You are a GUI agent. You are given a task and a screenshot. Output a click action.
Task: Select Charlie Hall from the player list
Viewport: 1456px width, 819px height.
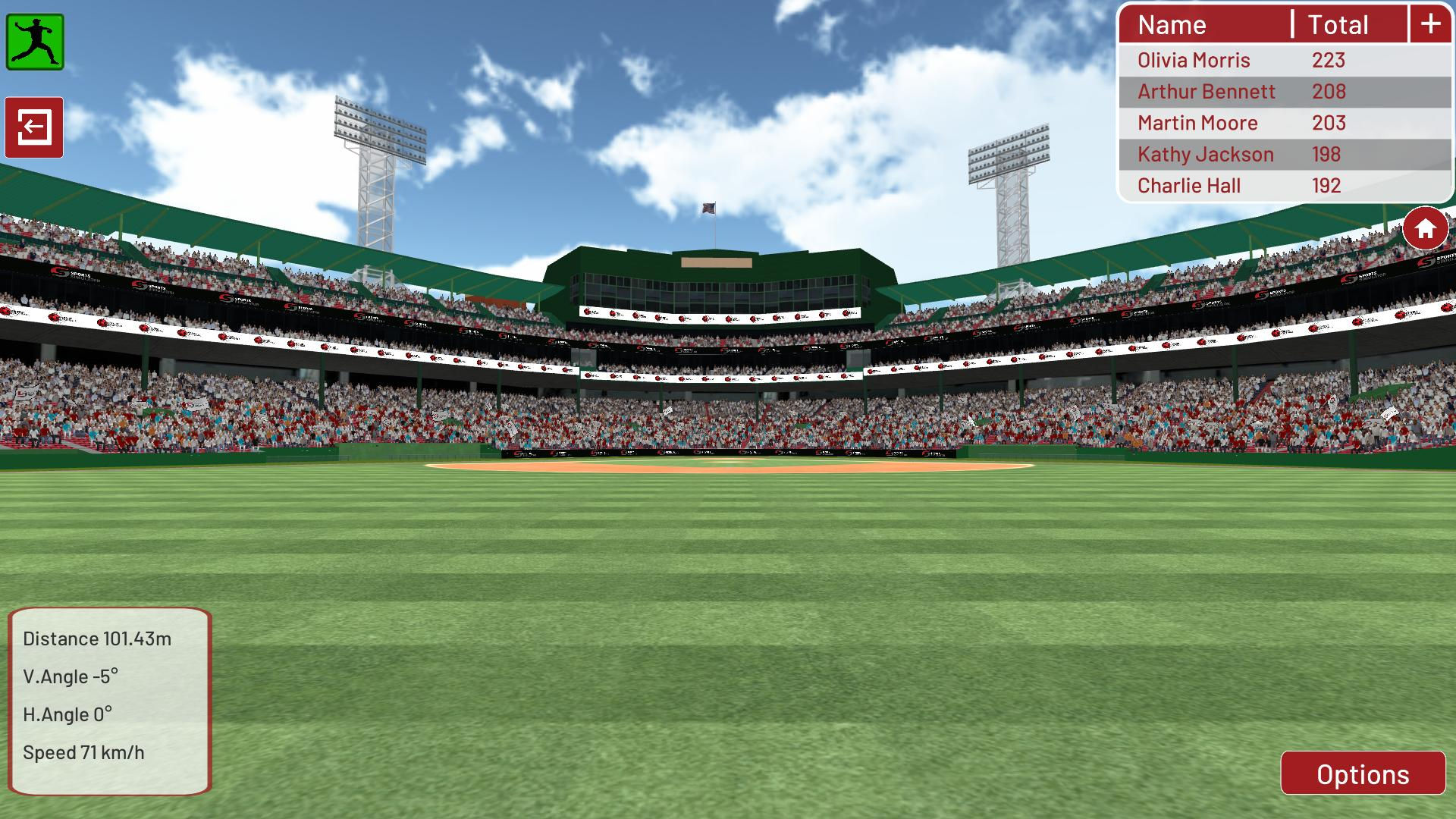point(1188,185)
